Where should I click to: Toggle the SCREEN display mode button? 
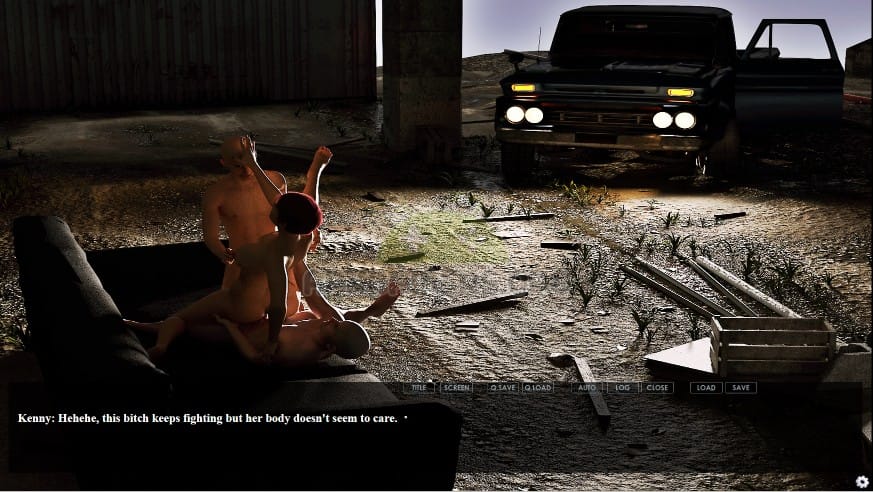(455, 387)
